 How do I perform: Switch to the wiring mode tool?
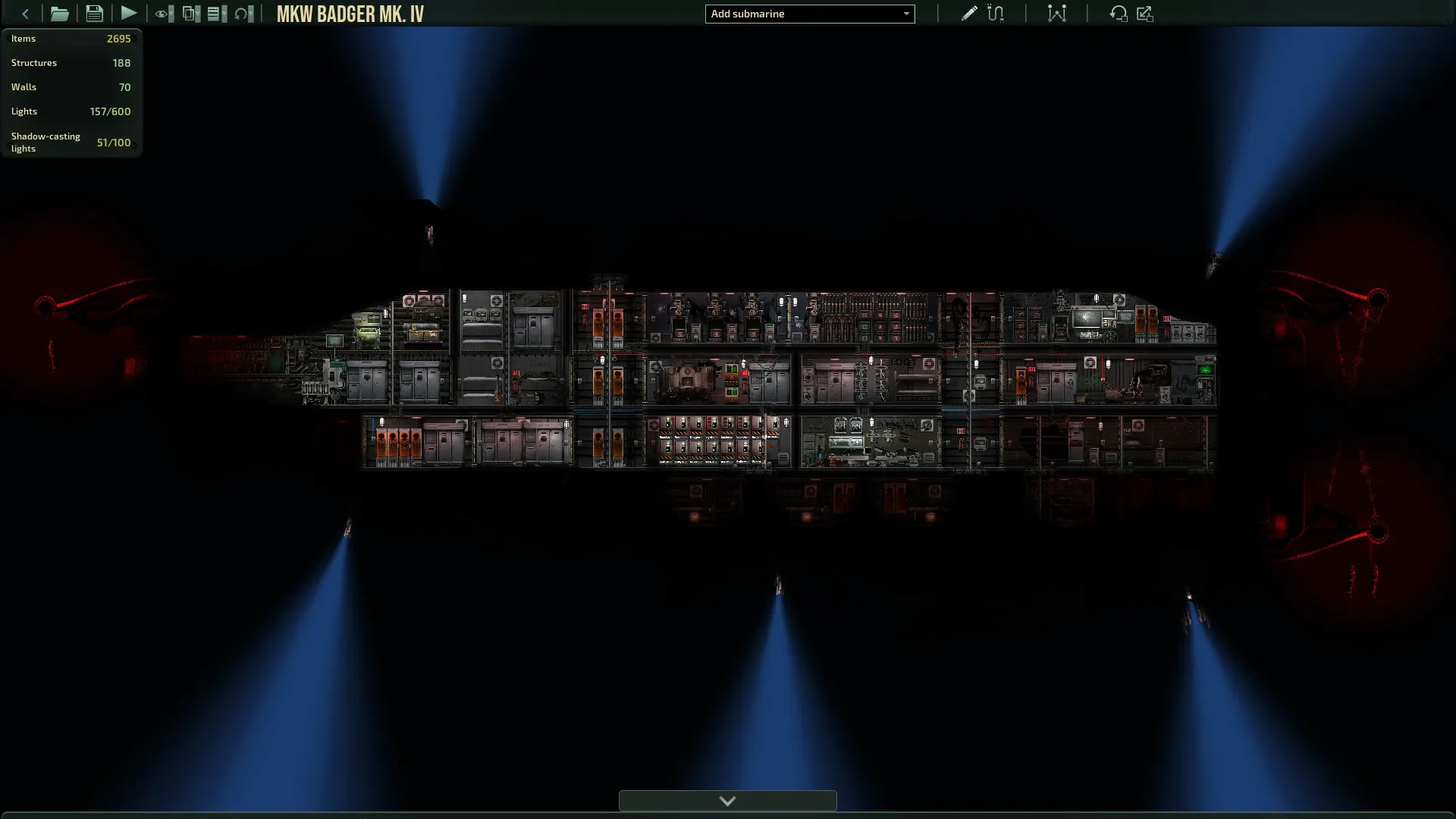[x=996, y=14]
